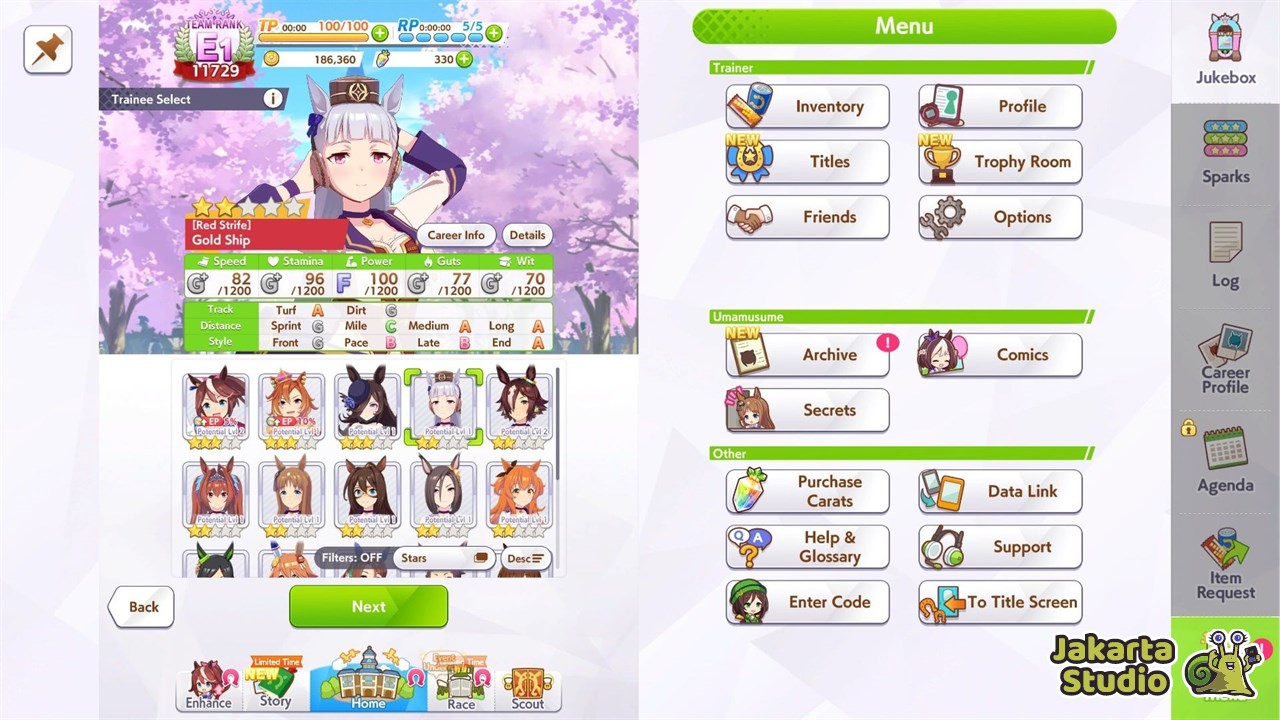Toggle the Filters OFF setting
This screenshot has width=1280, height=720.
[352, 558]
